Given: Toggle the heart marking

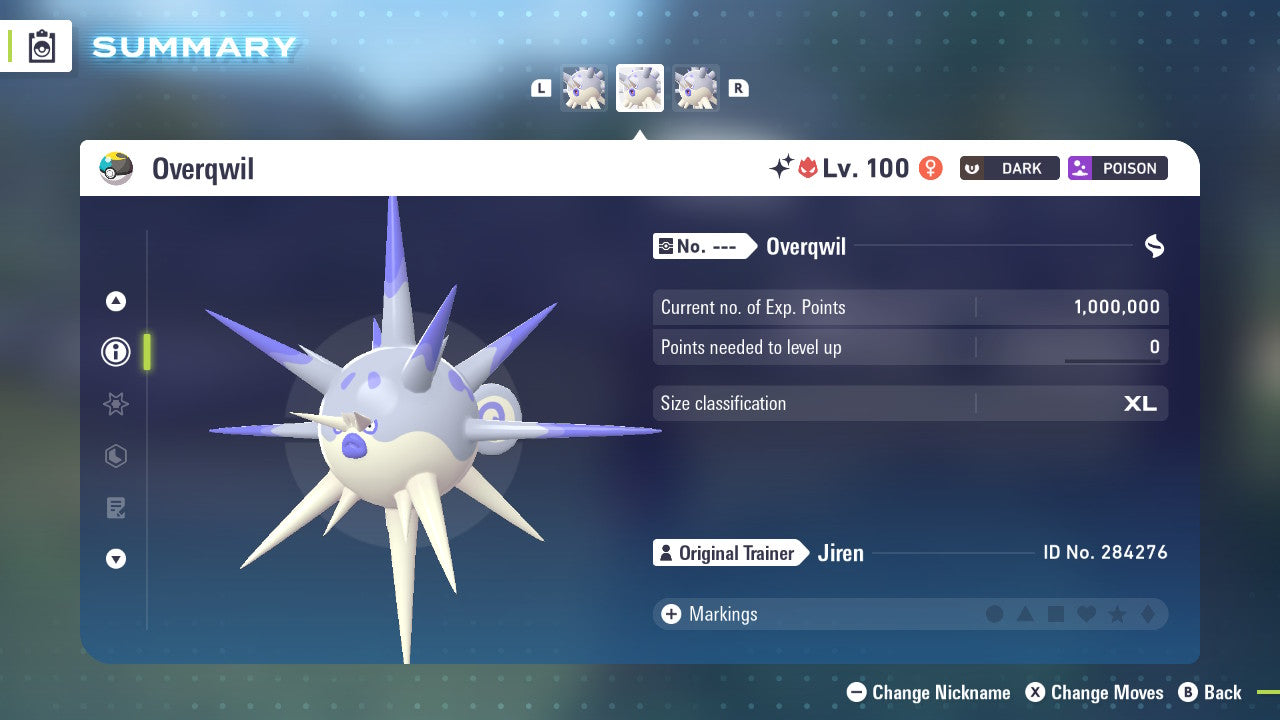Looking at the screenshot, I should [1086, 614].
